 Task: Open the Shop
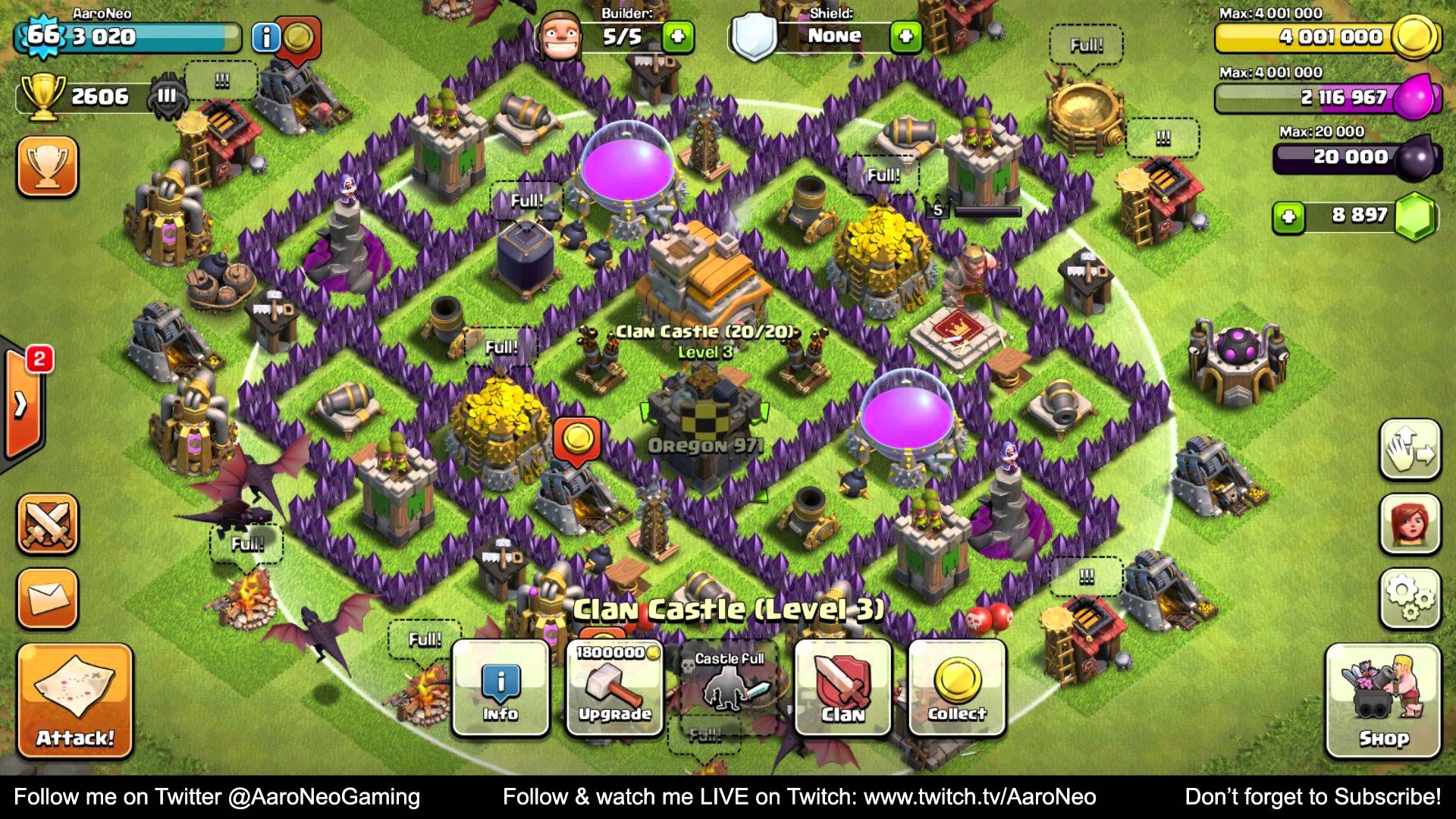(1382, 700)
